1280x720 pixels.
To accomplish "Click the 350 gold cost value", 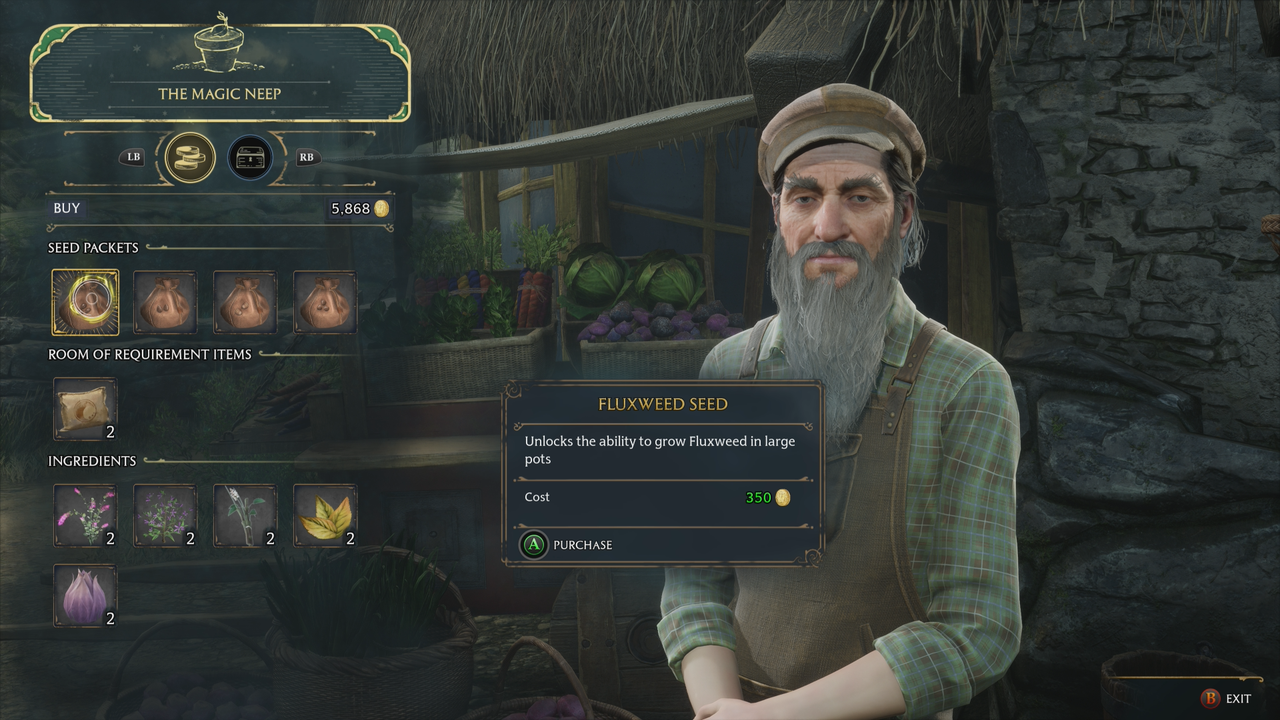I will pyautogui.click(x=758, y=497).
